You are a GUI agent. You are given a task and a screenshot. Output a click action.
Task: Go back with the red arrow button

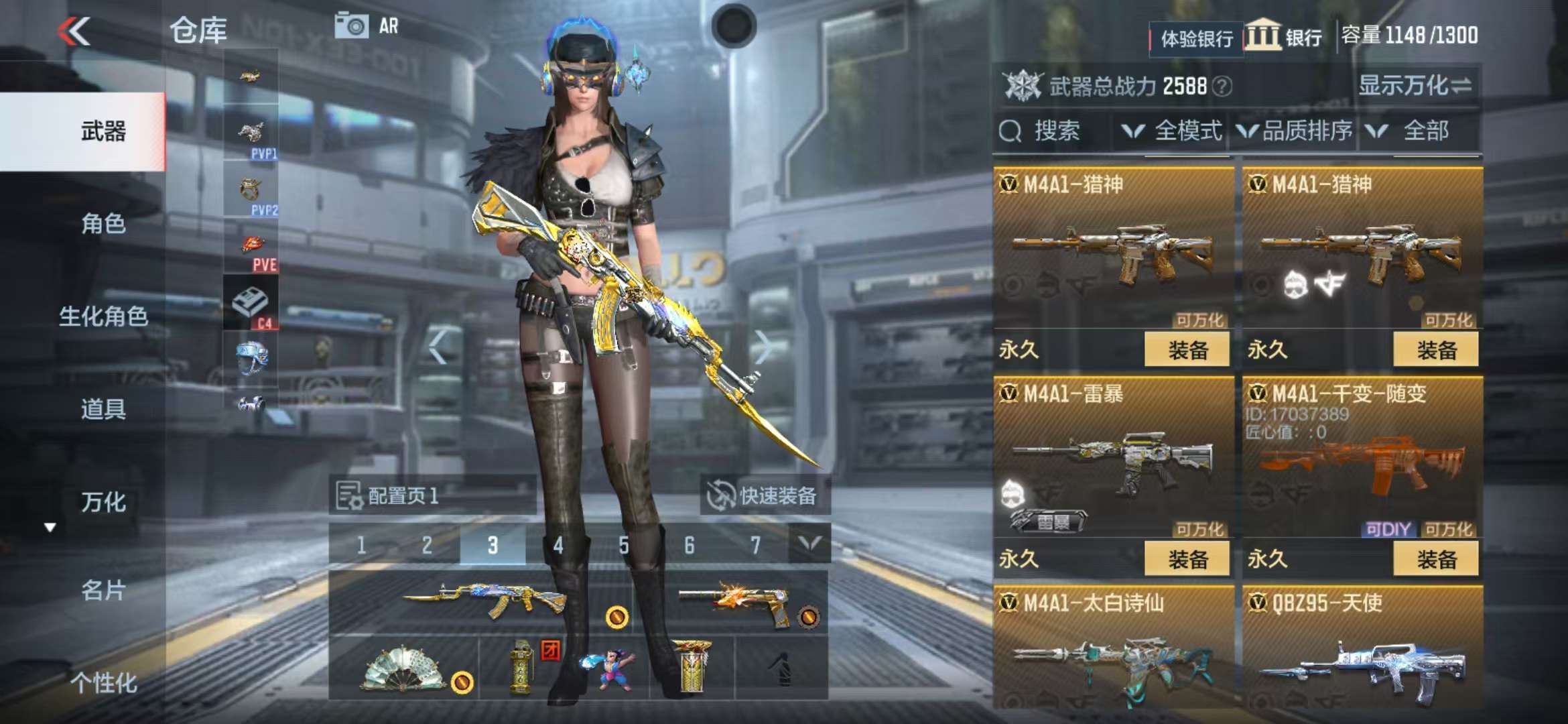pyautogui.click(x=74, y=31)
